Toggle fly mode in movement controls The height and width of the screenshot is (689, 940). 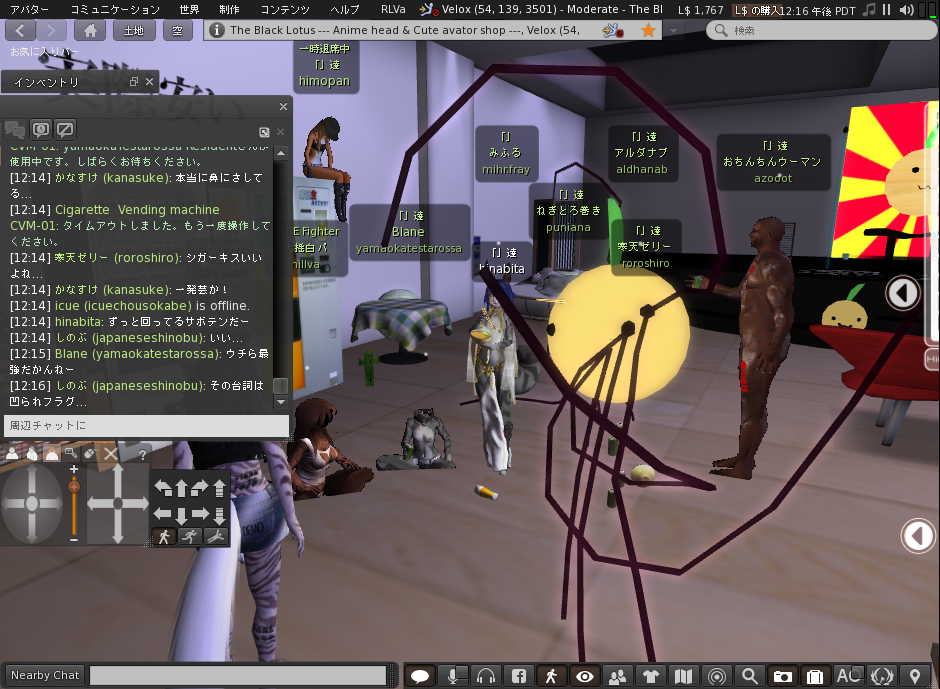[215, 536]
